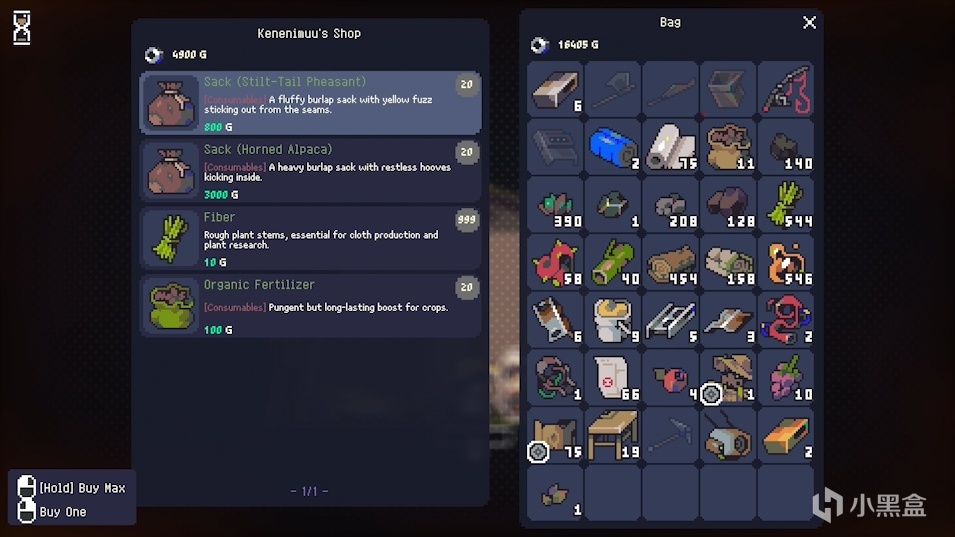Click the blue tarp roll in the bag
Image resolution: width=955 pixels, height=537 pixels.
613,148
